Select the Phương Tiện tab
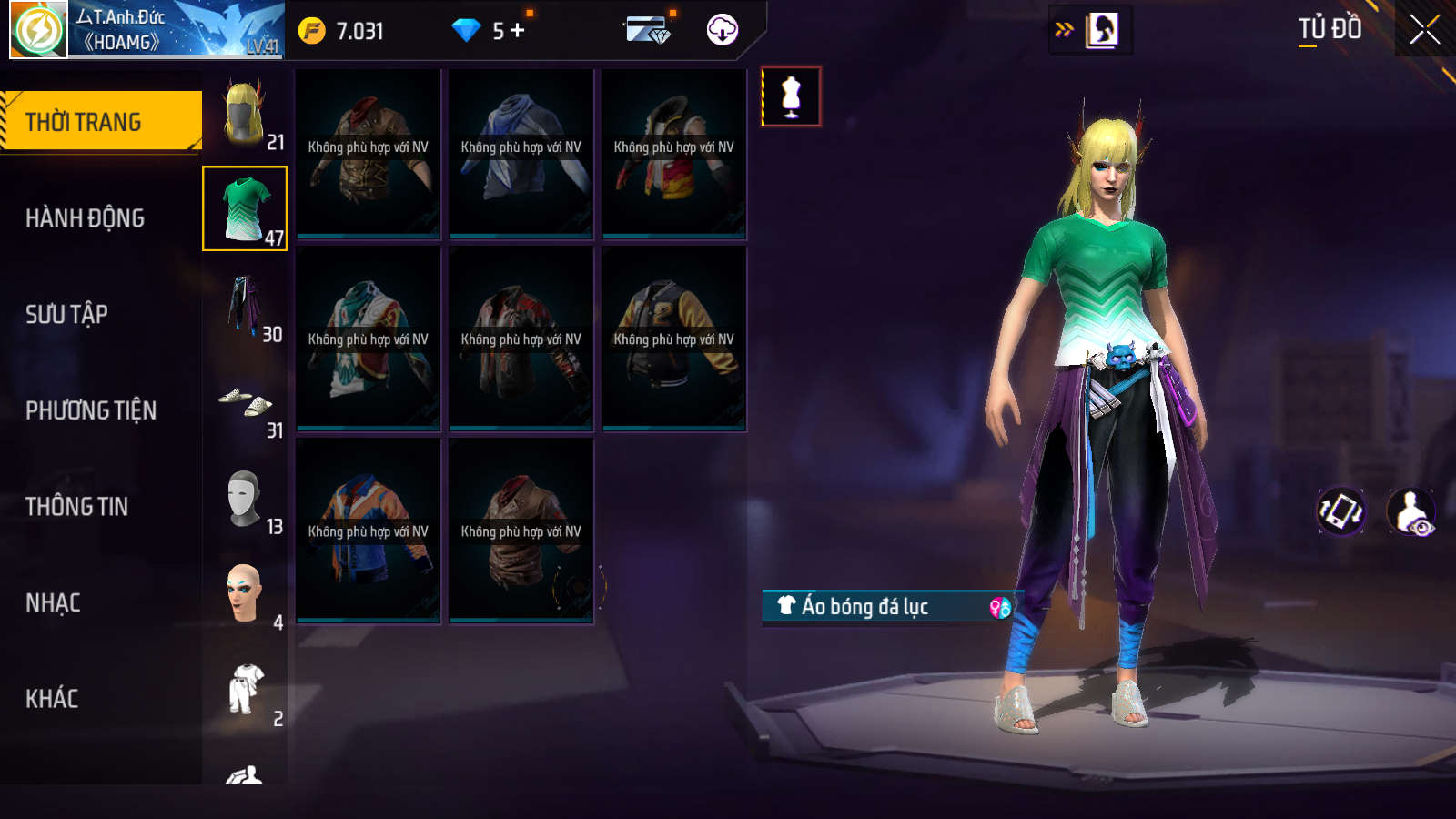The image size is (1456, 819). pyautogui.click(x=91, y=410)
